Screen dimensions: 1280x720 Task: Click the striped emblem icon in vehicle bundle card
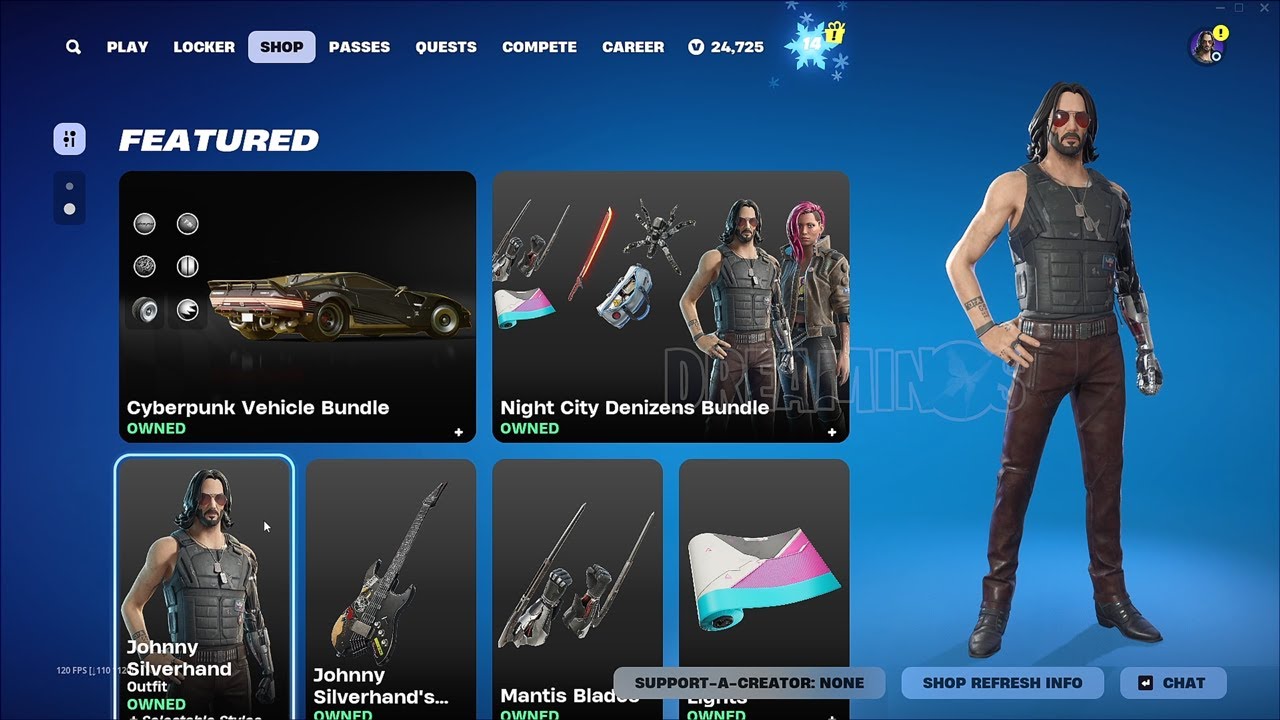pos(187,265)
